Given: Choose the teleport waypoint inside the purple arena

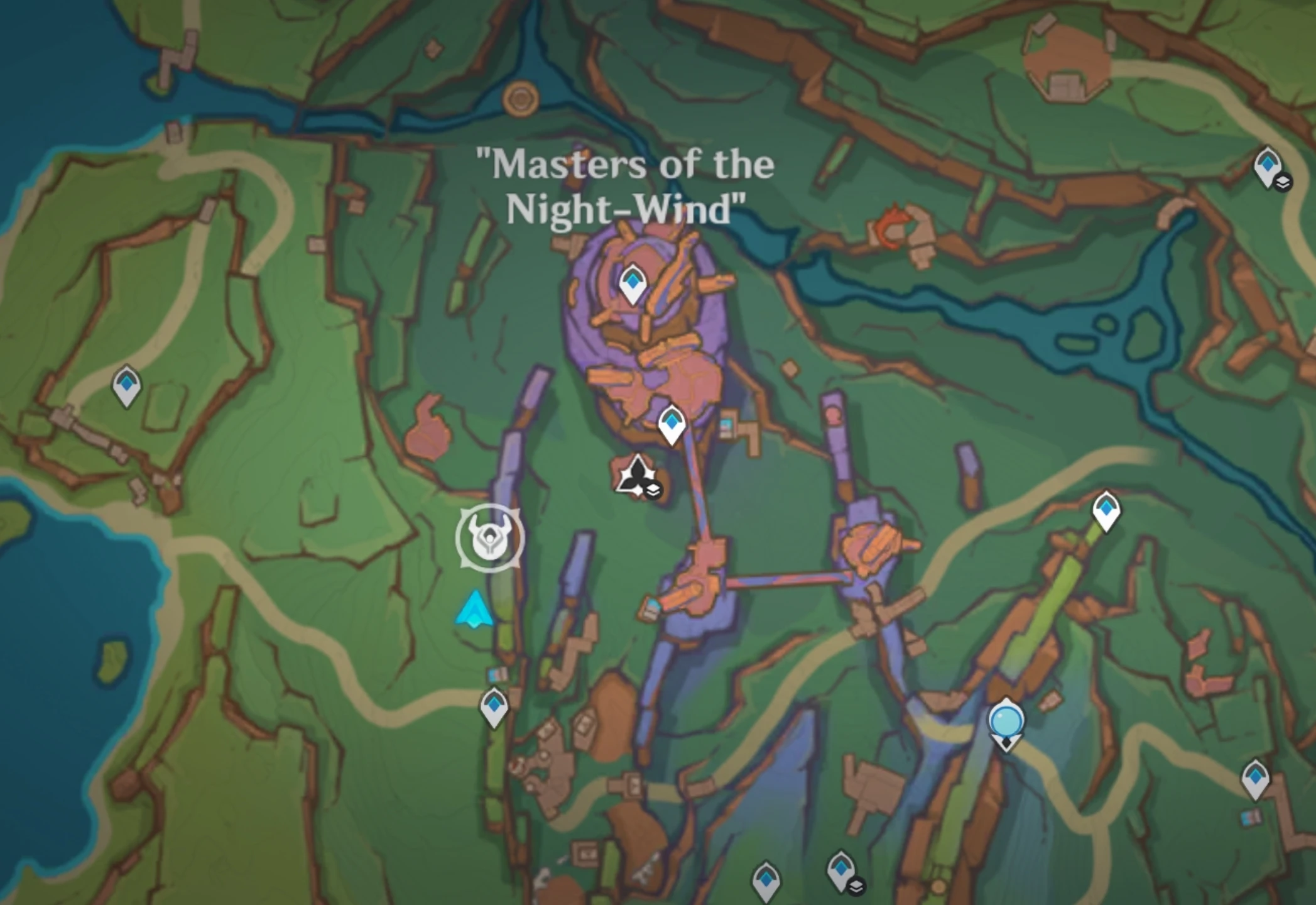Looking at the screenshot, I should coord(632,283).
